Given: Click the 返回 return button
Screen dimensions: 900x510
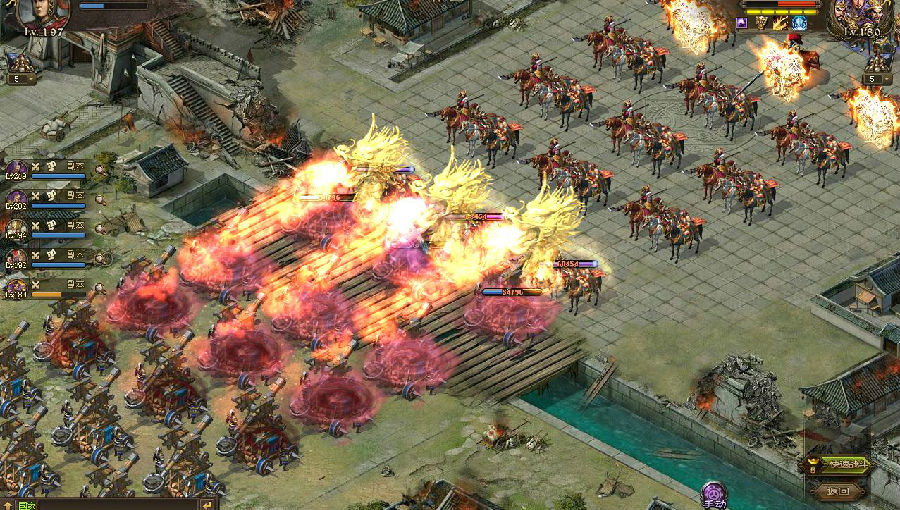Looking at the screenshot, I should tap(839, 490).
